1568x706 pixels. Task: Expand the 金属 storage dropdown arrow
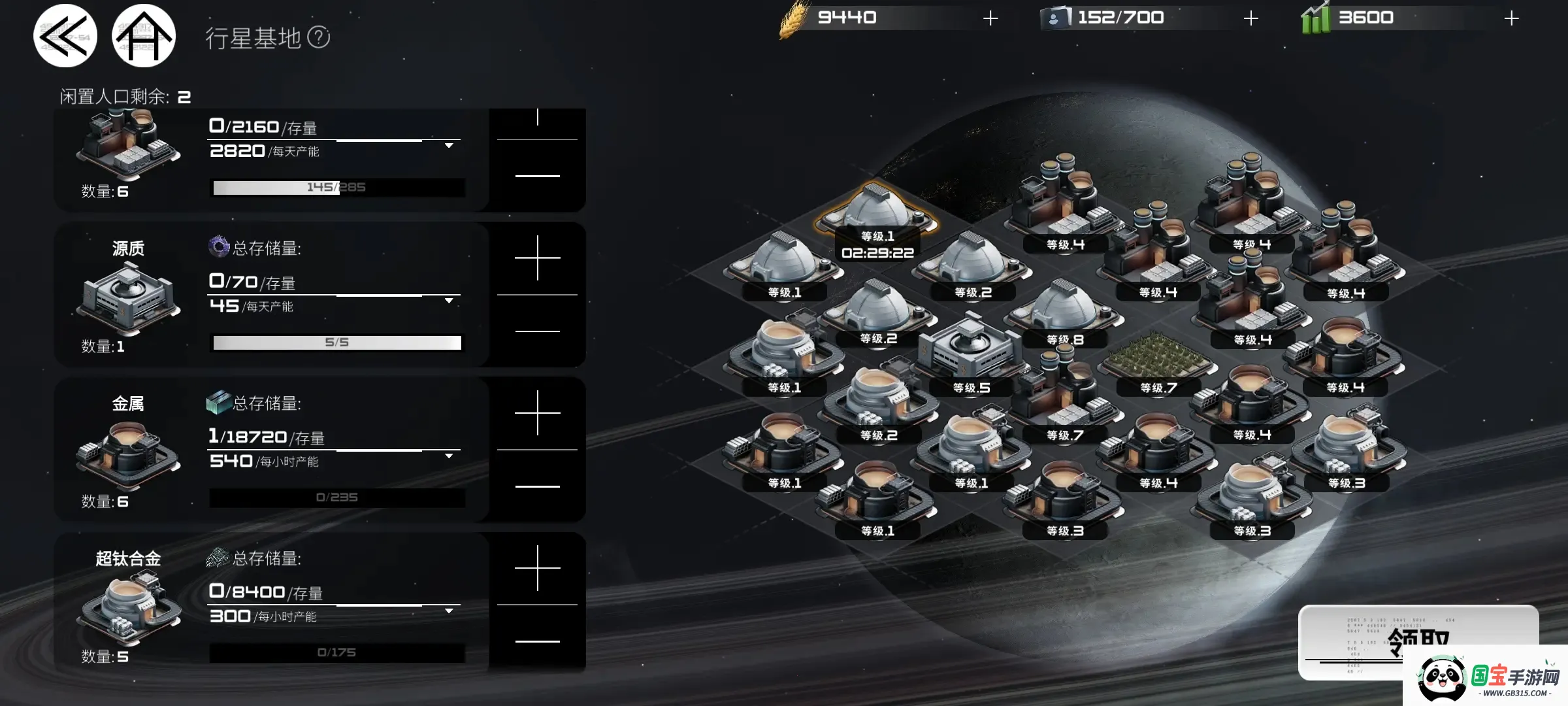pos(449,456)
